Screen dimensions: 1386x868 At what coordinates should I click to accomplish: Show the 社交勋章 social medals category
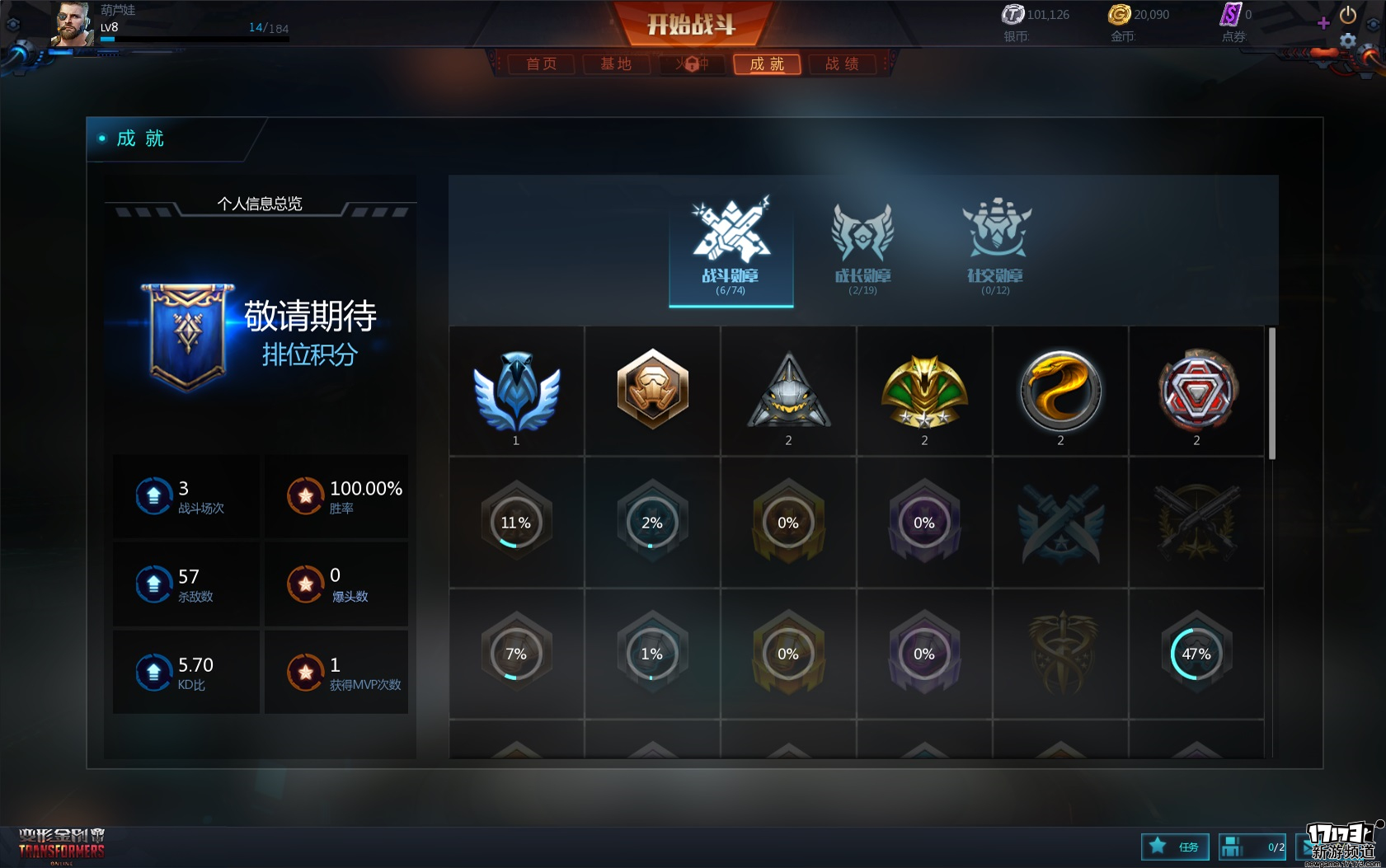pos(995,247)
